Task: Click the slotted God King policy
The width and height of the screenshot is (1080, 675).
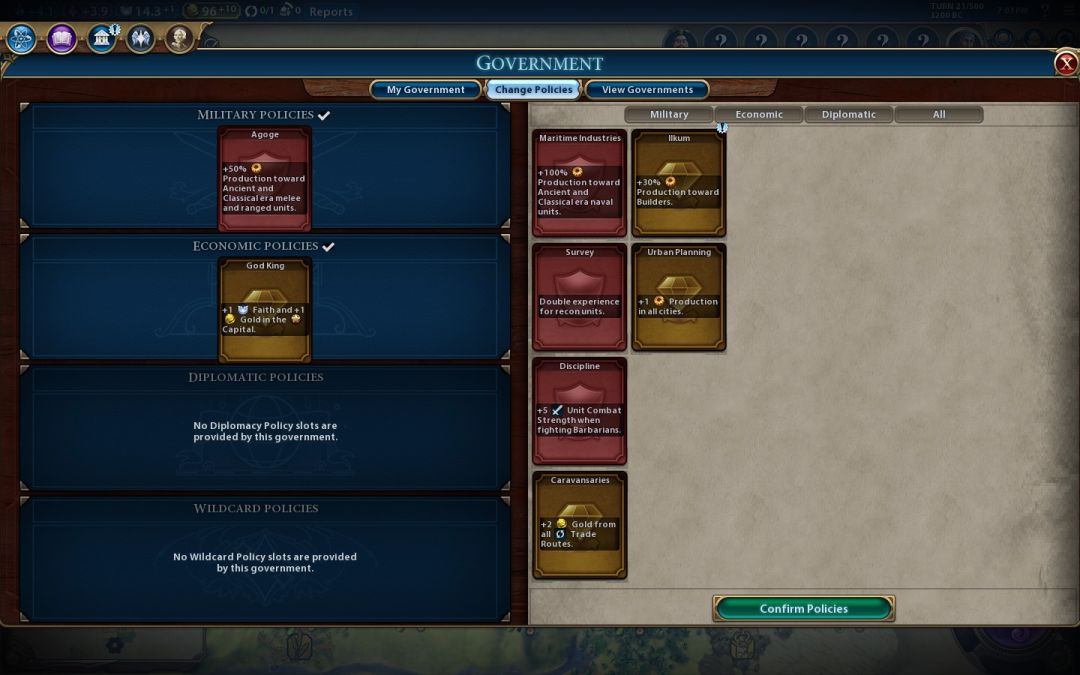Action: [265, 309]
